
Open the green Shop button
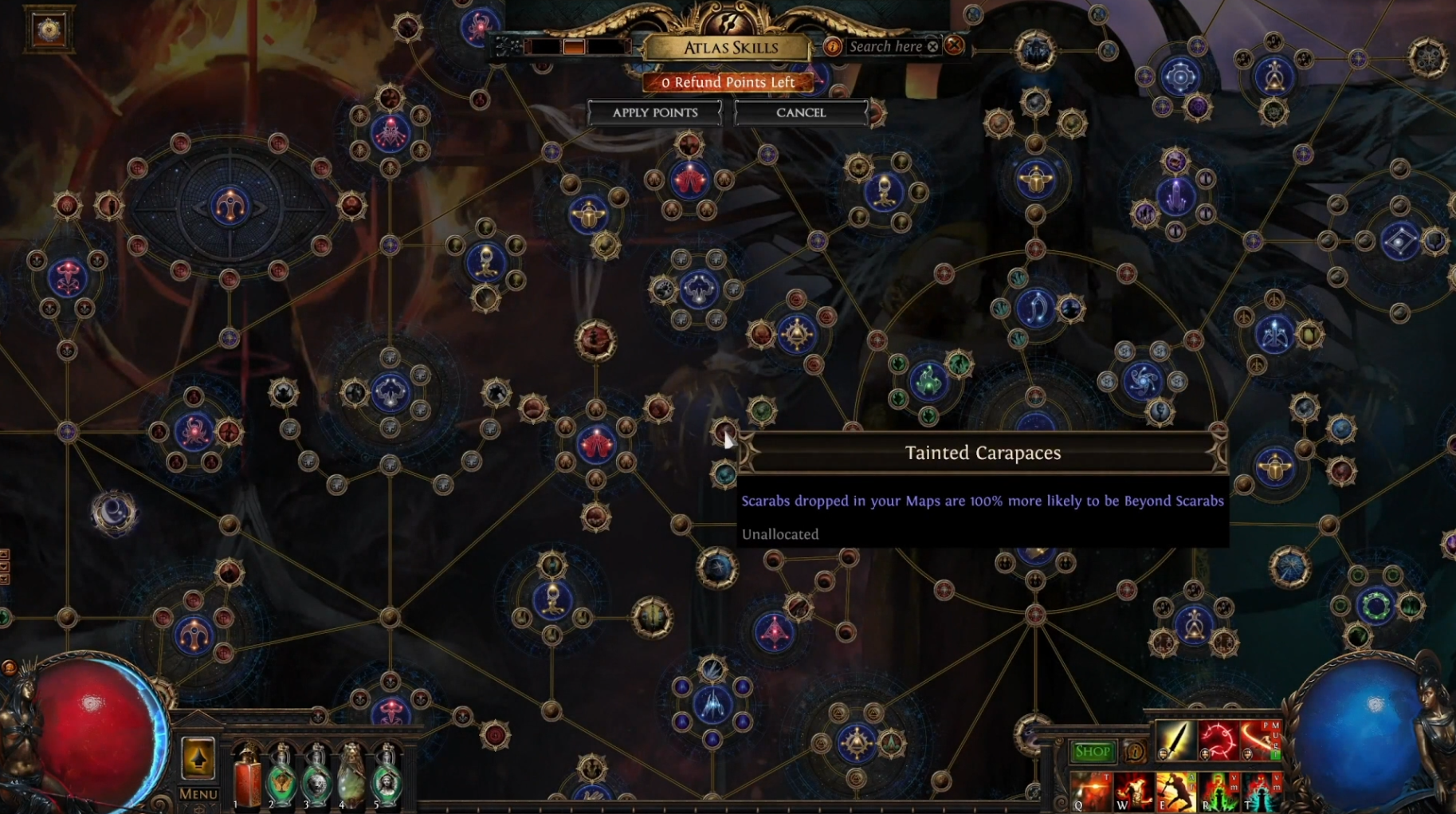(1092, 751)
